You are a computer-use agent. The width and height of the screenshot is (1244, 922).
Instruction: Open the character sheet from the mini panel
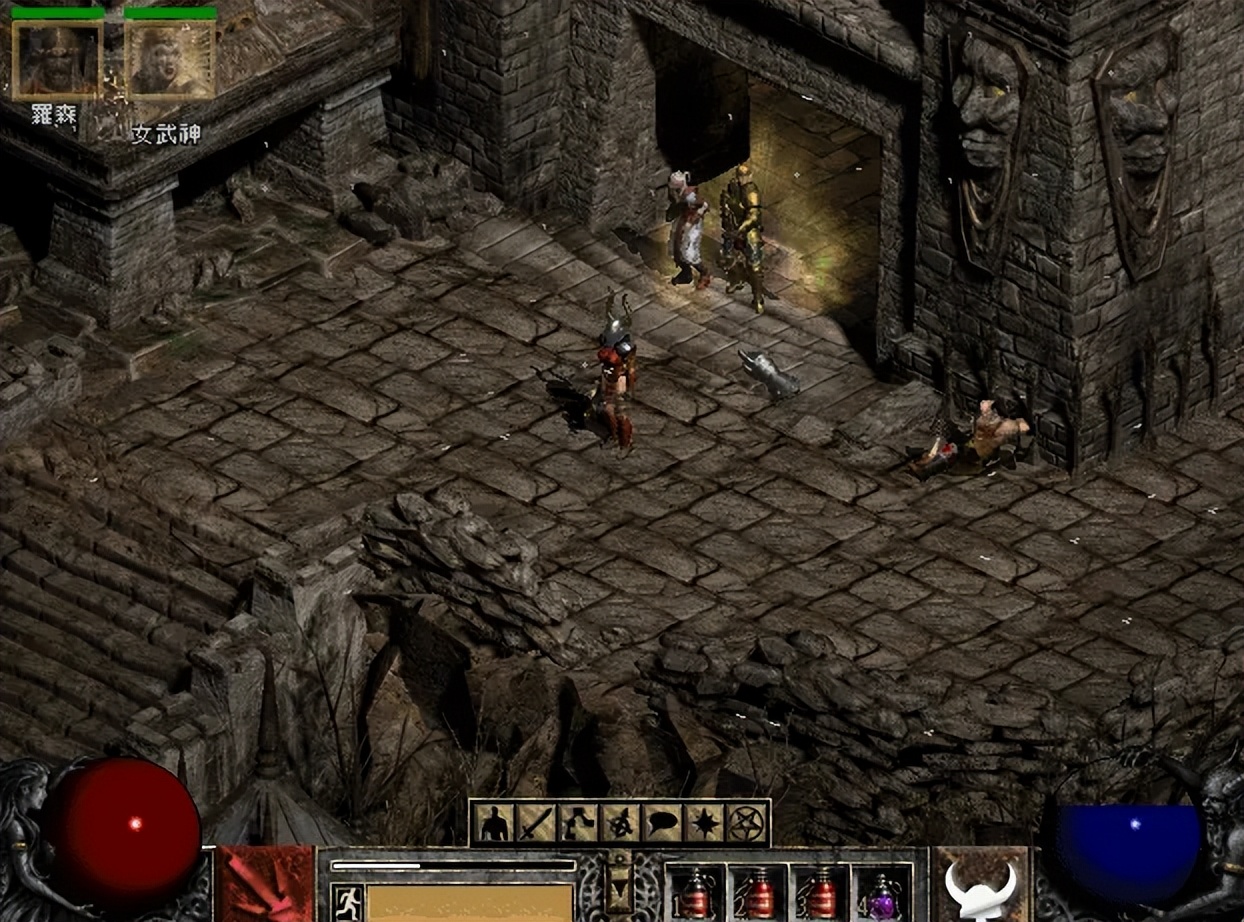coord(494,823)
